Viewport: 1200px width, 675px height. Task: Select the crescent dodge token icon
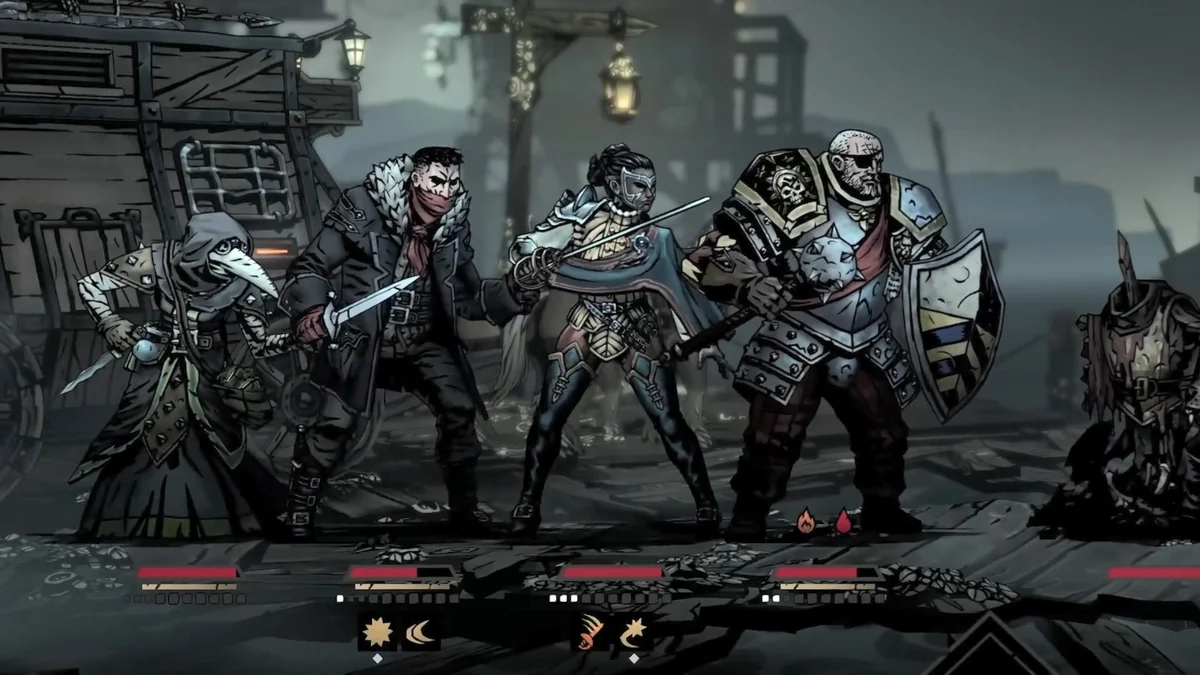421,632
